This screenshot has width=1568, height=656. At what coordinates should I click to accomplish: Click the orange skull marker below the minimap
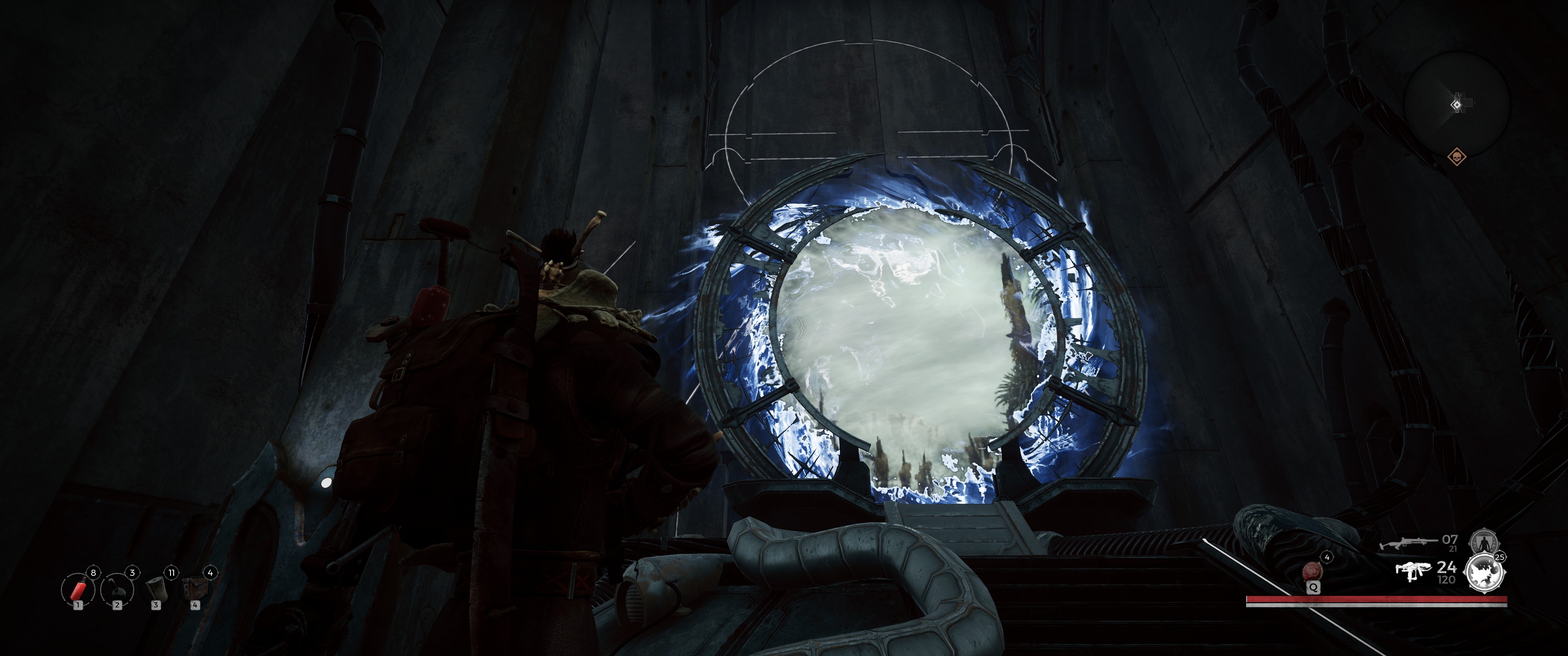1457,158
